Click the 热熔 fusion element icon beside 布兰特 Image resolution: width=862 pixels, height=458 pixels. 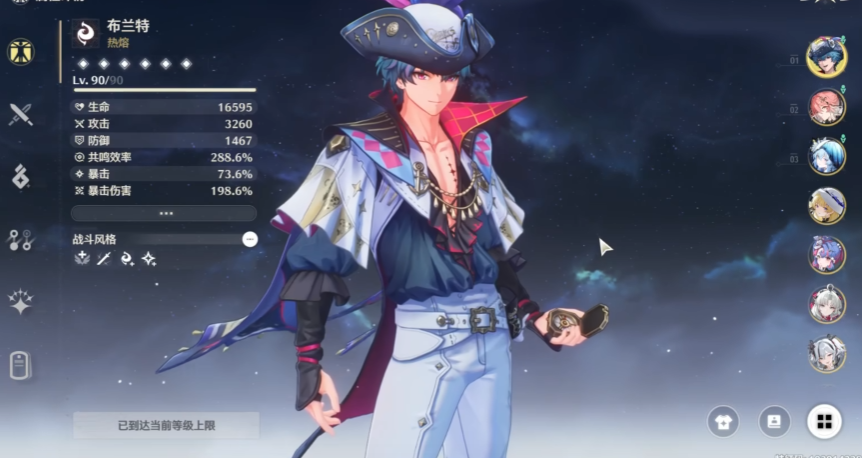(x=88, y=34)
